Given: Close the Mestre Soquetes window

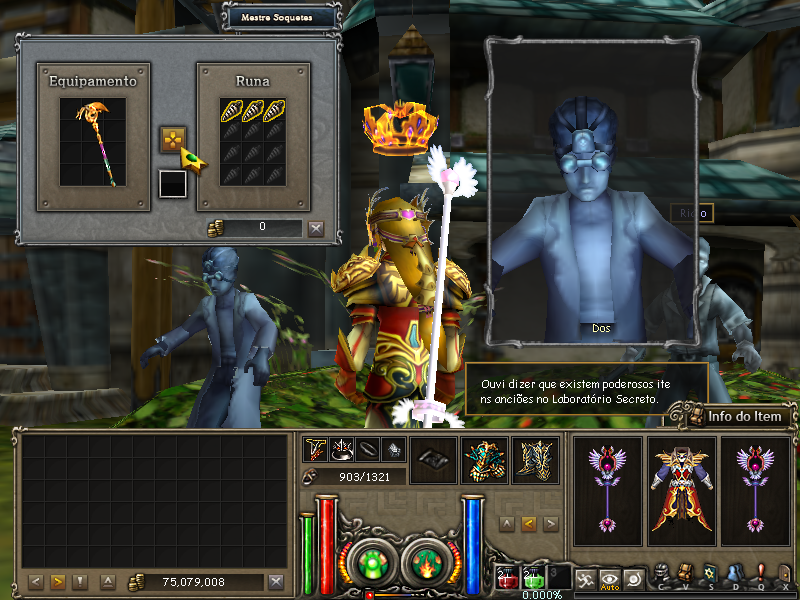Looking at the screenshot, I should coord(316,228).
